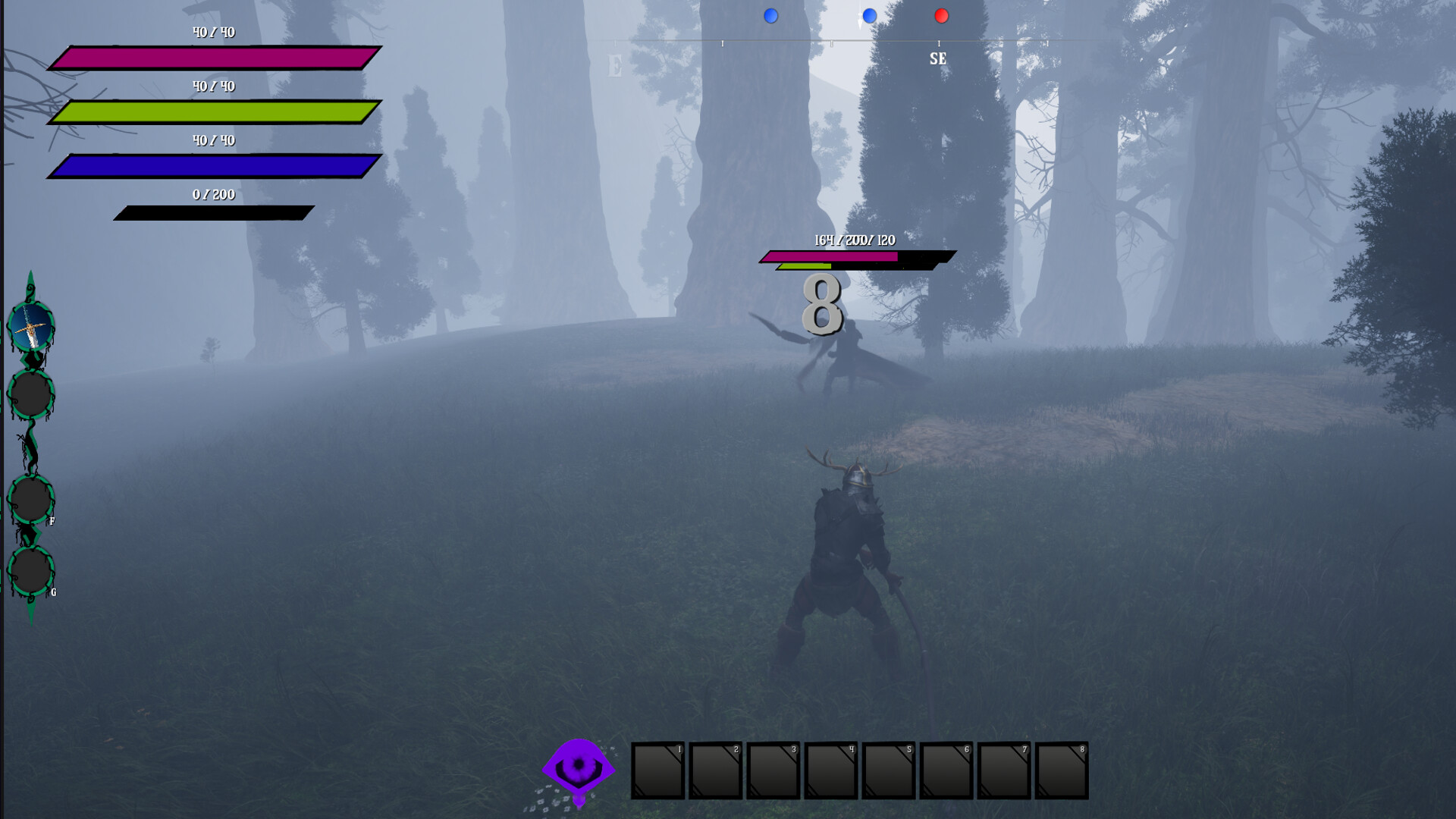
Task: Click the red marker on the compass bar
Action: pyautogui.click(x=943, y=14)
